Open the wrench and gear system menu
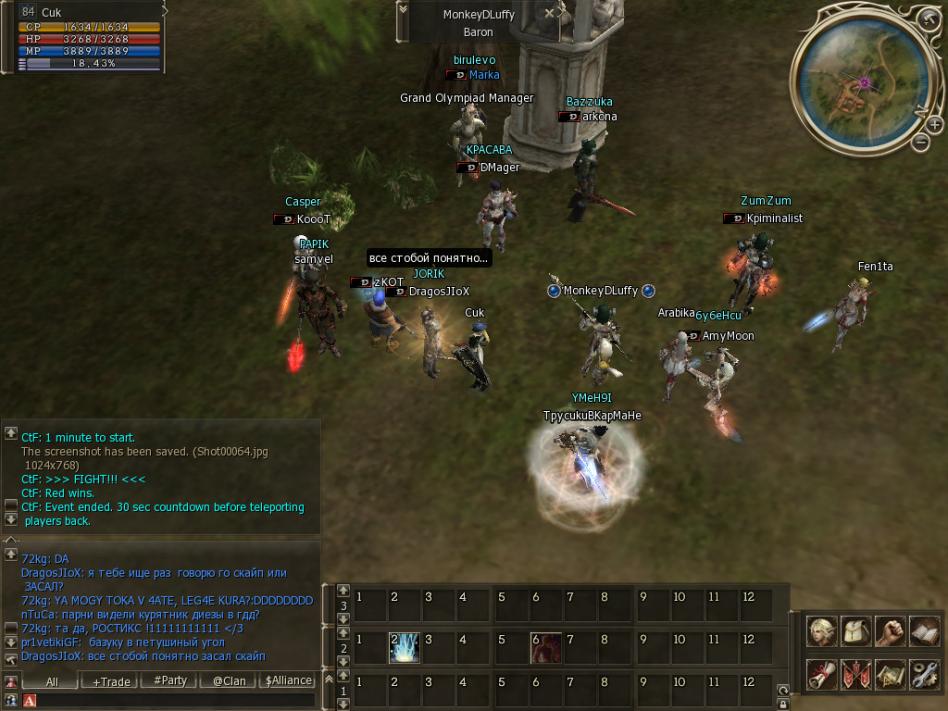 [x=924, y=675]
